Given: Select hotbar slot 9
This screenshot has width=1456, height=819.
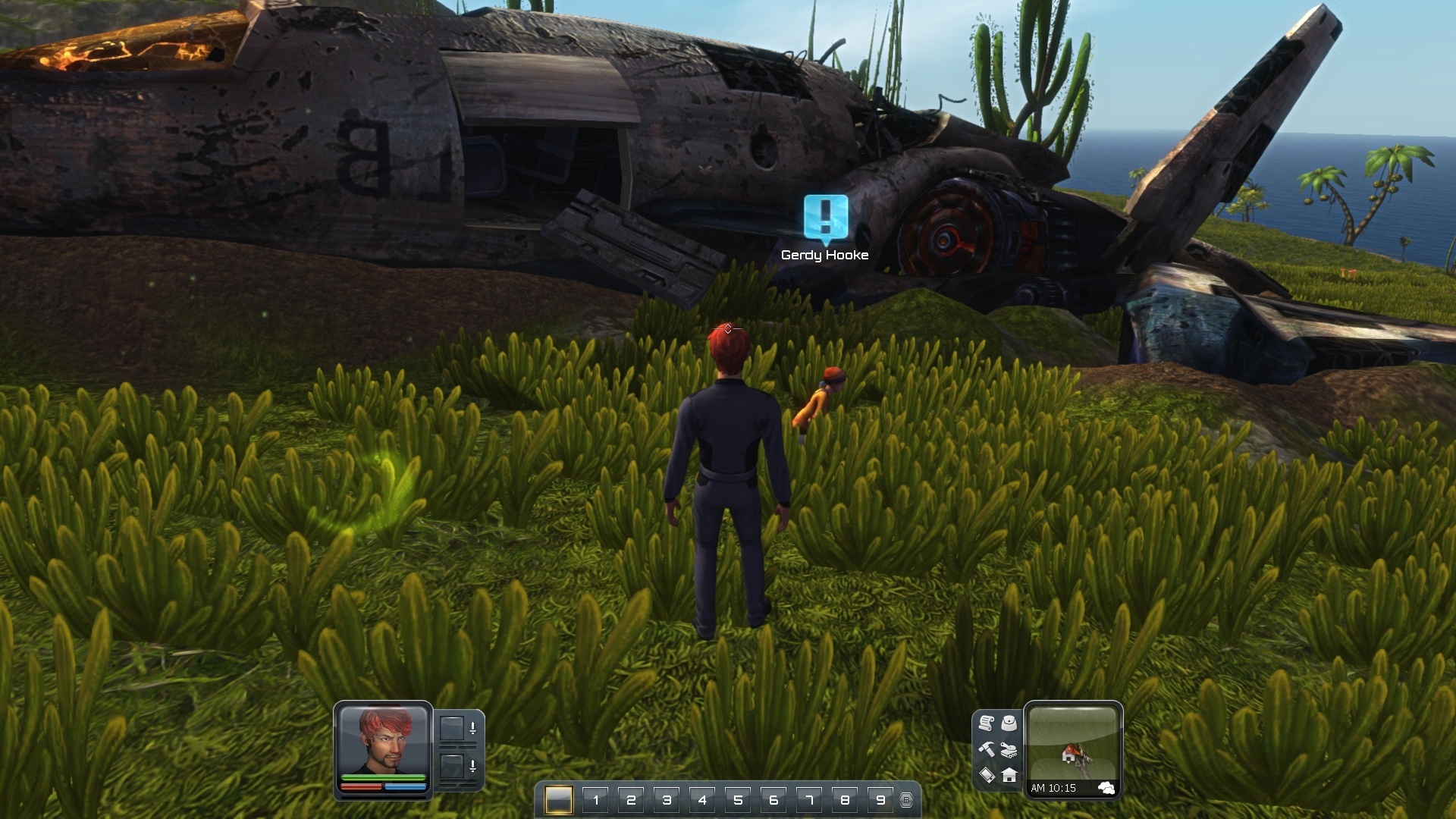Looking at the screenshot, I should [880, 799].
